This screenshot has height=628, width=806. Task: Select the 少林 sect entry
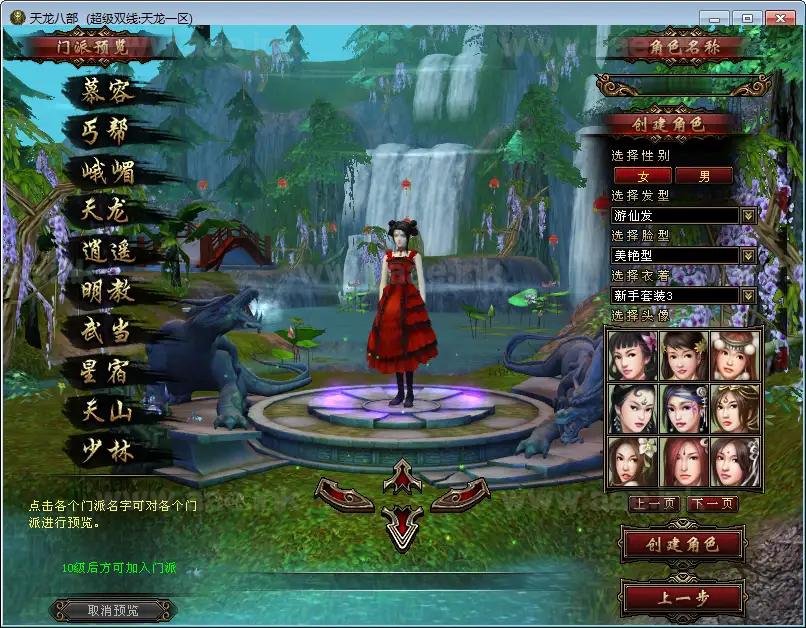point(108,451)
